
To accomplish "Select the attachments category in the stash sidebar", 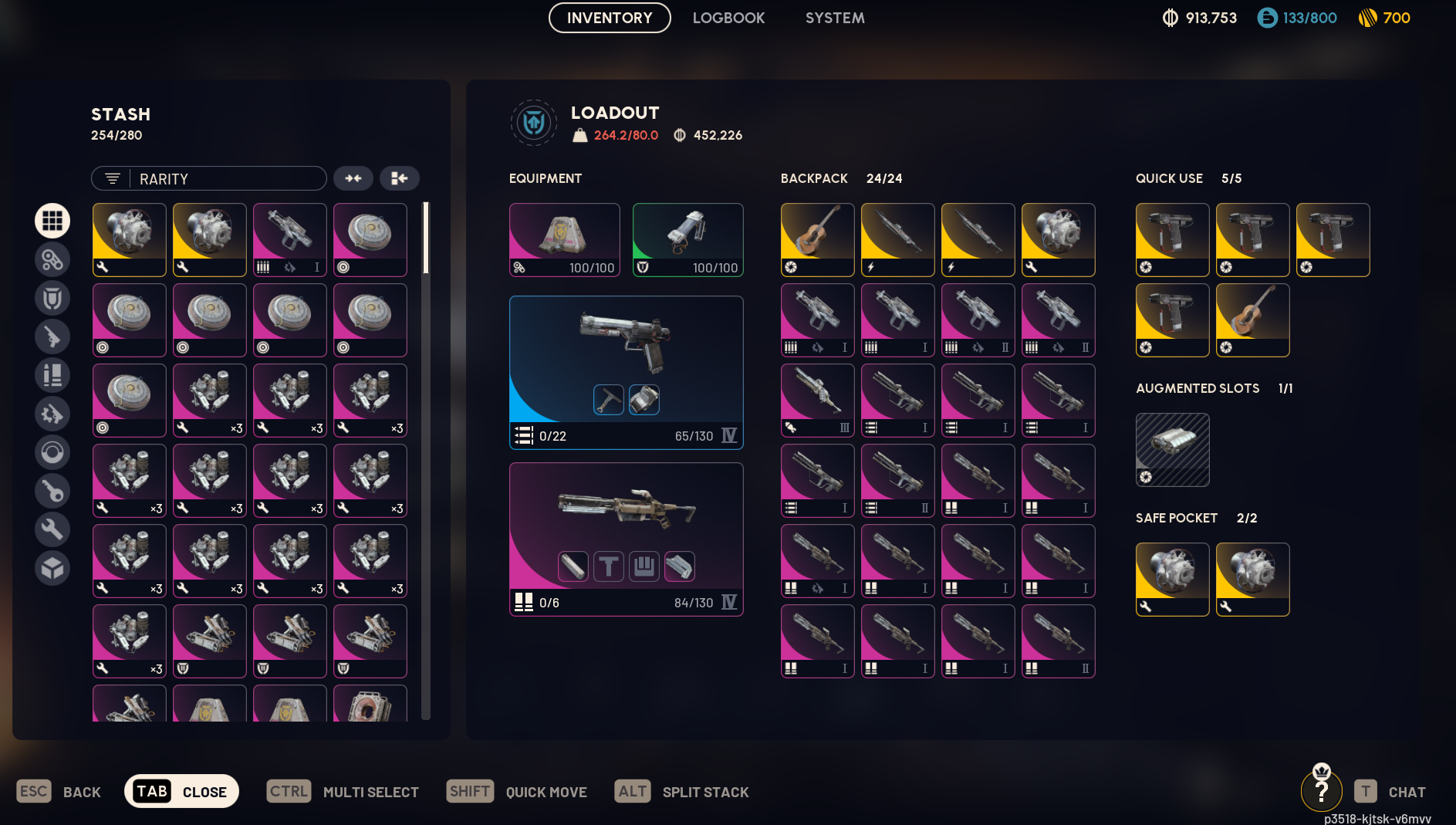I will (52, 259).
